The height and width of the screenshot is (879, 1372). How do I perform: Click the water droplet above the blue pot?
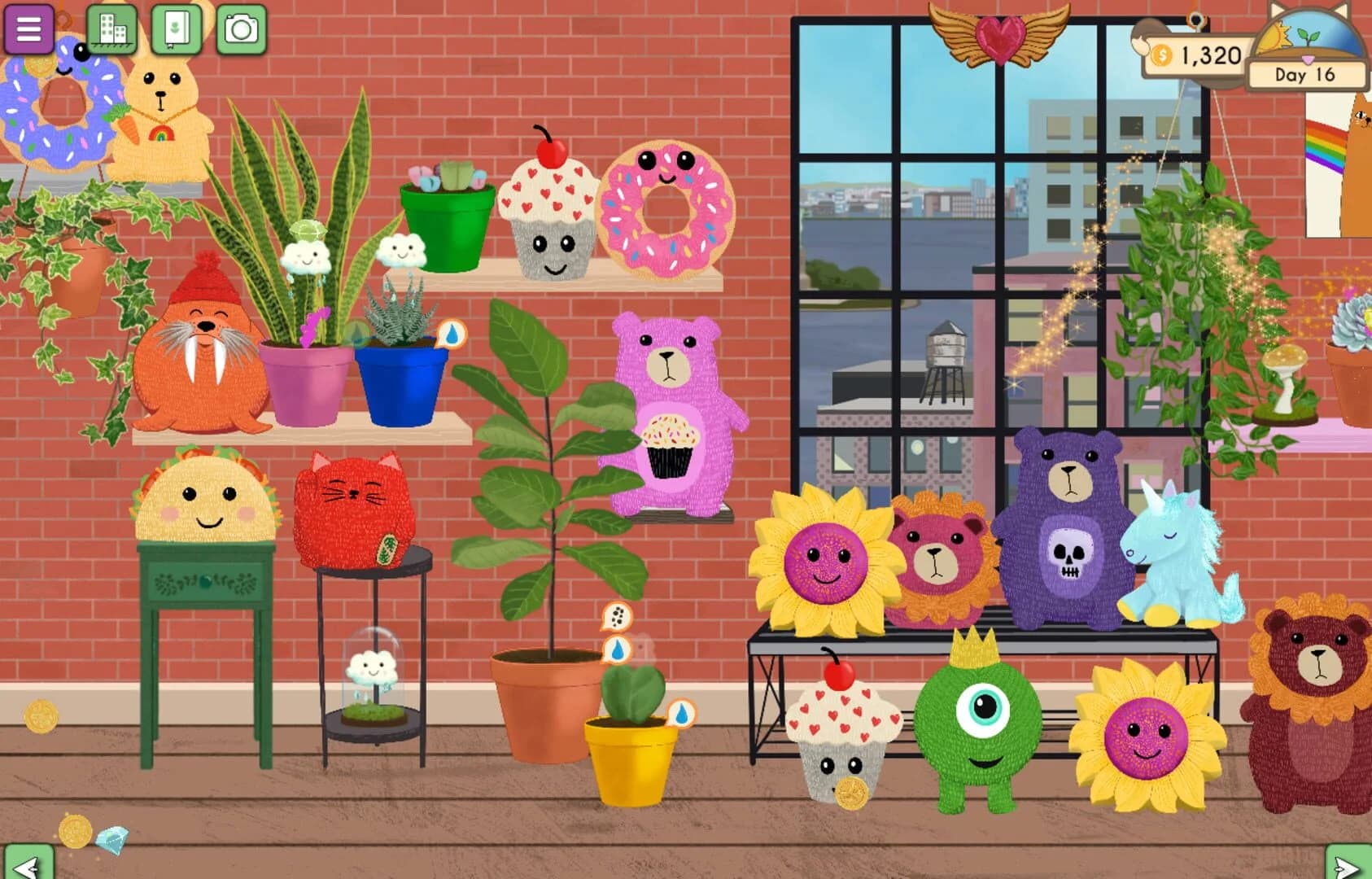point(452,334)
